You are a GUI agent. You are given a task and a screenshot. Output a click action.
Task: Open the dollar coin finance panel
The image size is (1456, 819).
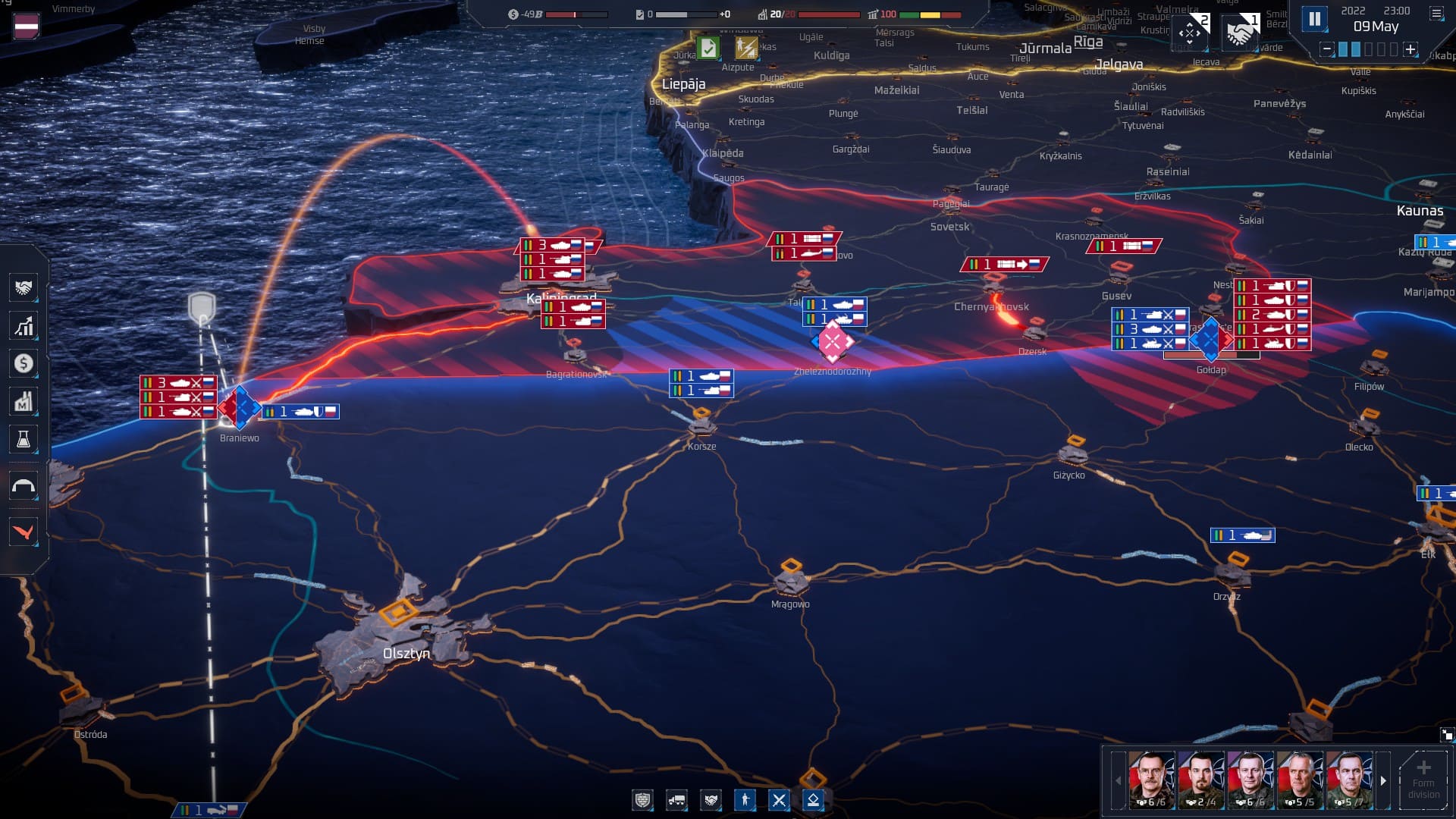click(x=24, y=364)
